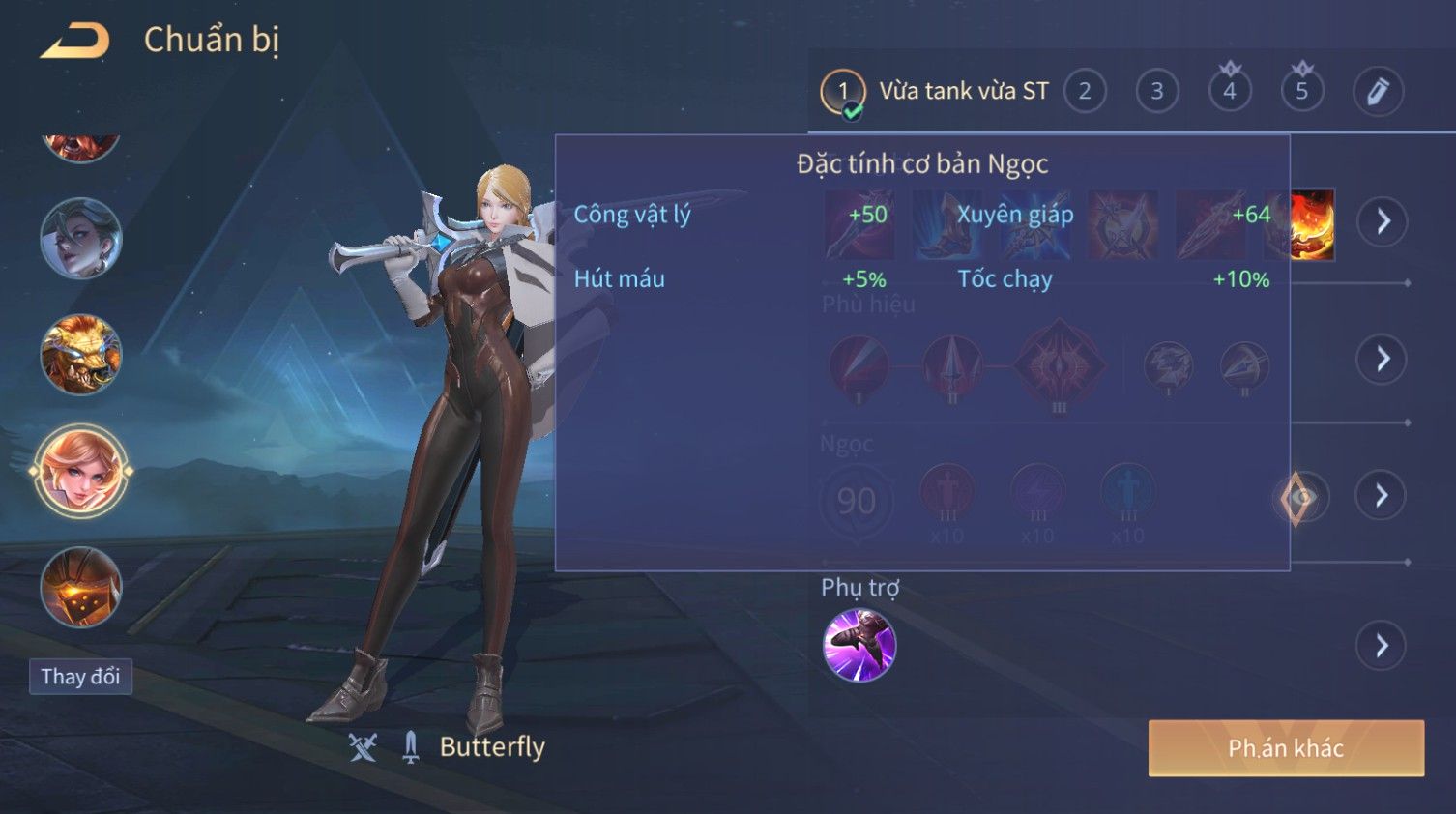
Task: Choose the golden beast hero portrait
Action: click(80, 355)
